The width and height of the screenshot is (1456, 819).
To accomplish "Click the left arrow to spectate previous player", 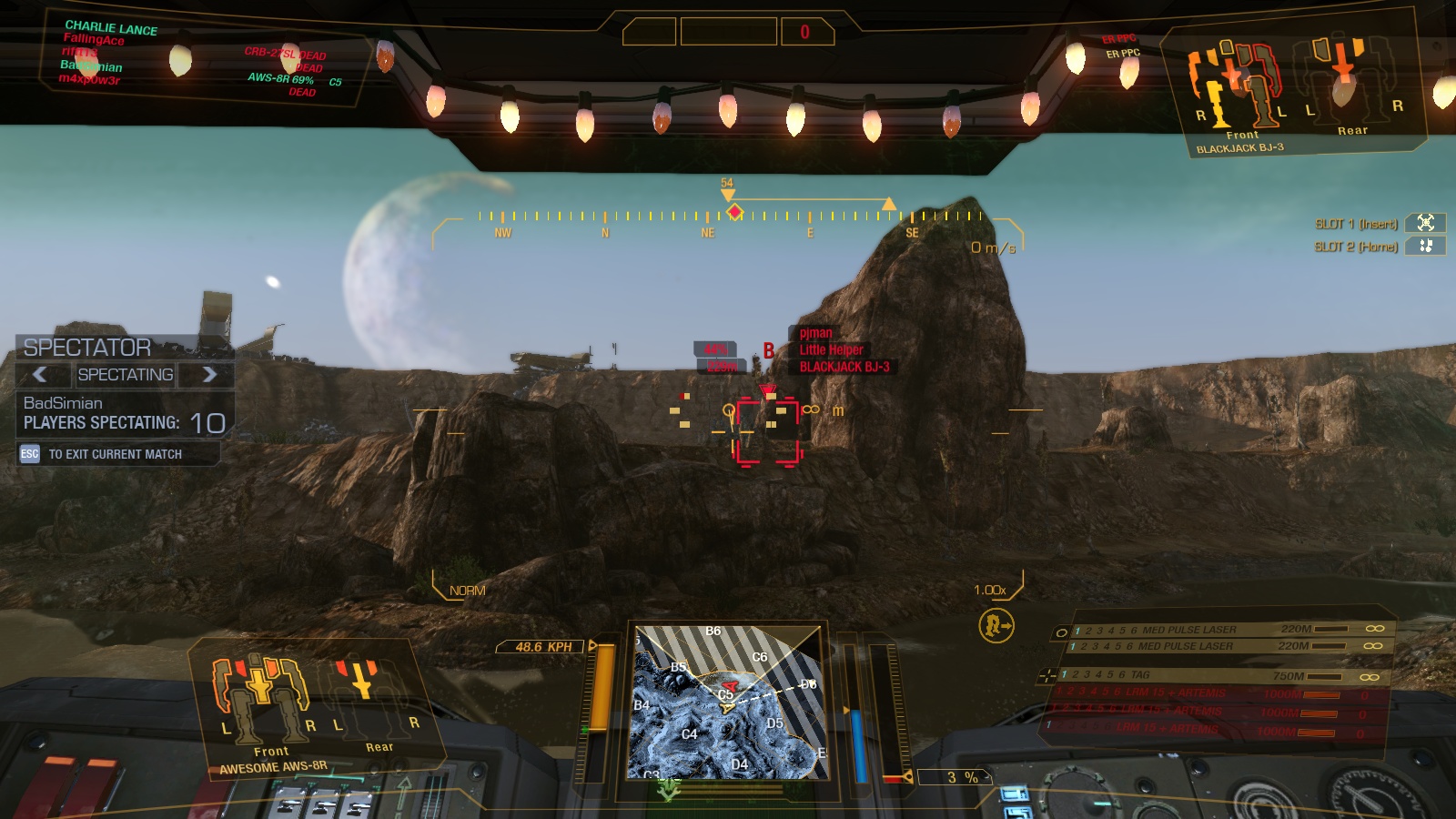I will [38, 375].
